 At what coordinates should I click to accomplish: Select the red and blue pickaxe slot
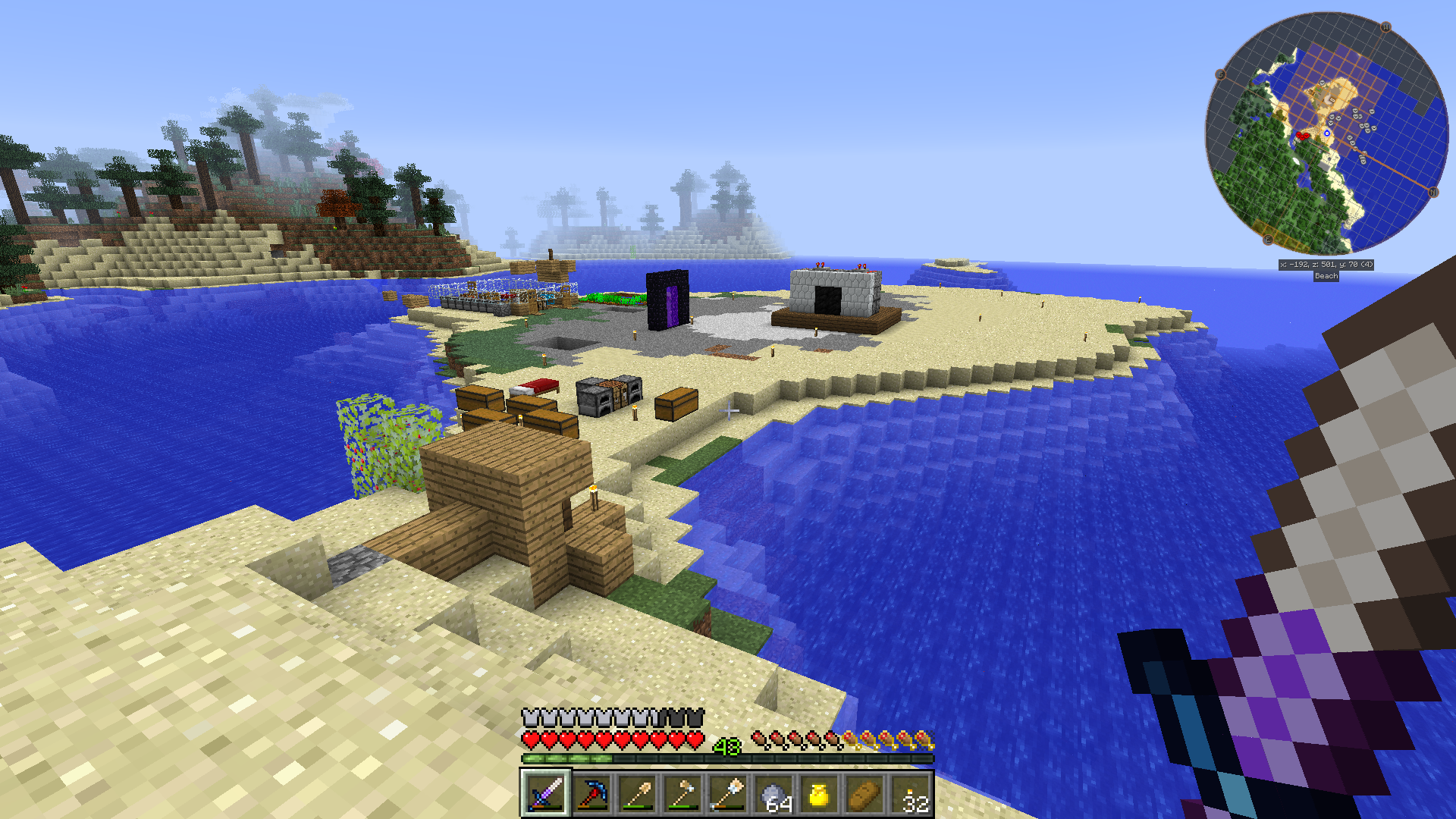[591, 794]
